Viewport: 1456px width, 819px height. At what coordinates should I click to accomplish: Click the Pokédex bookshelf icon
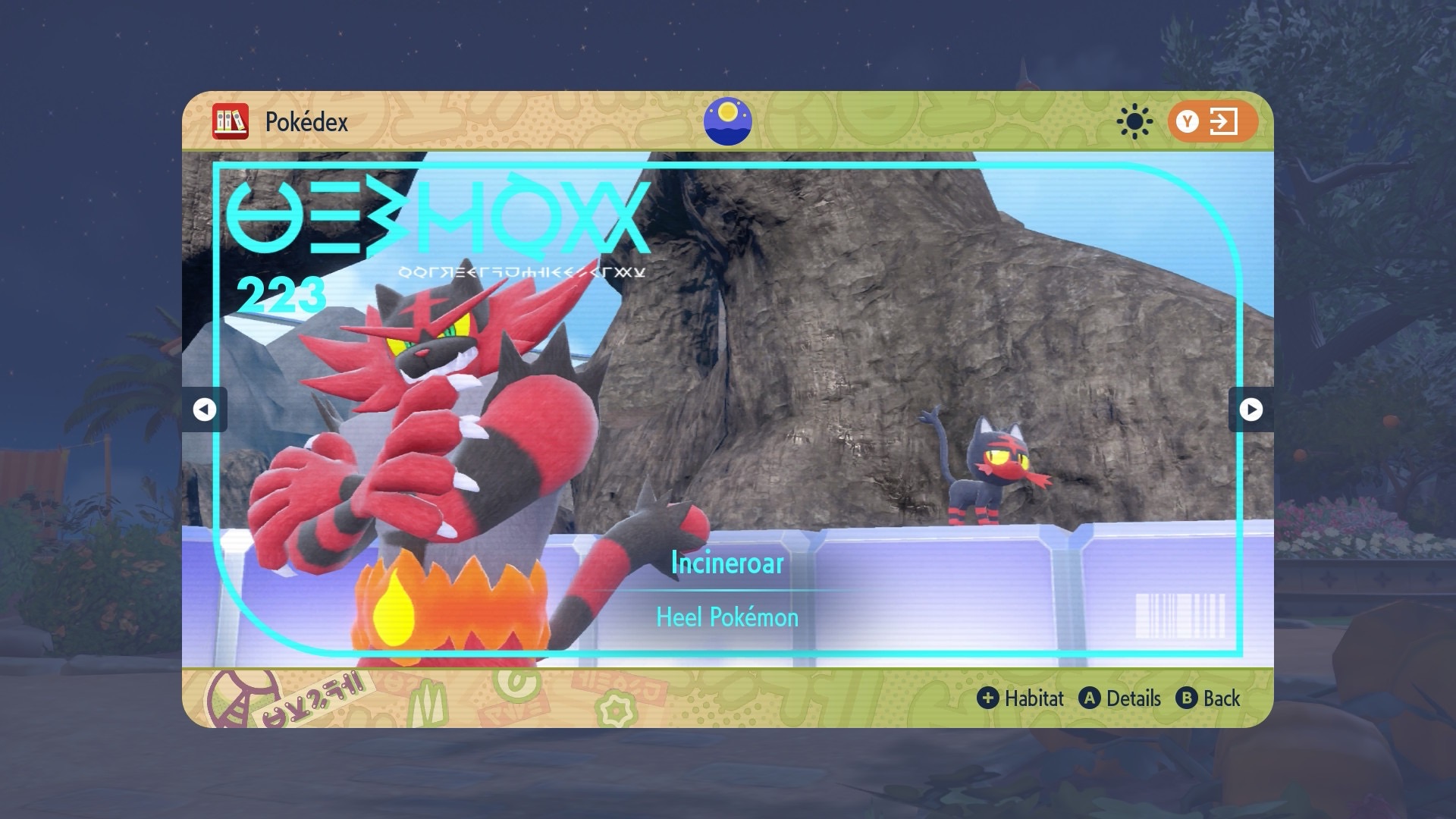coord(231,121)
